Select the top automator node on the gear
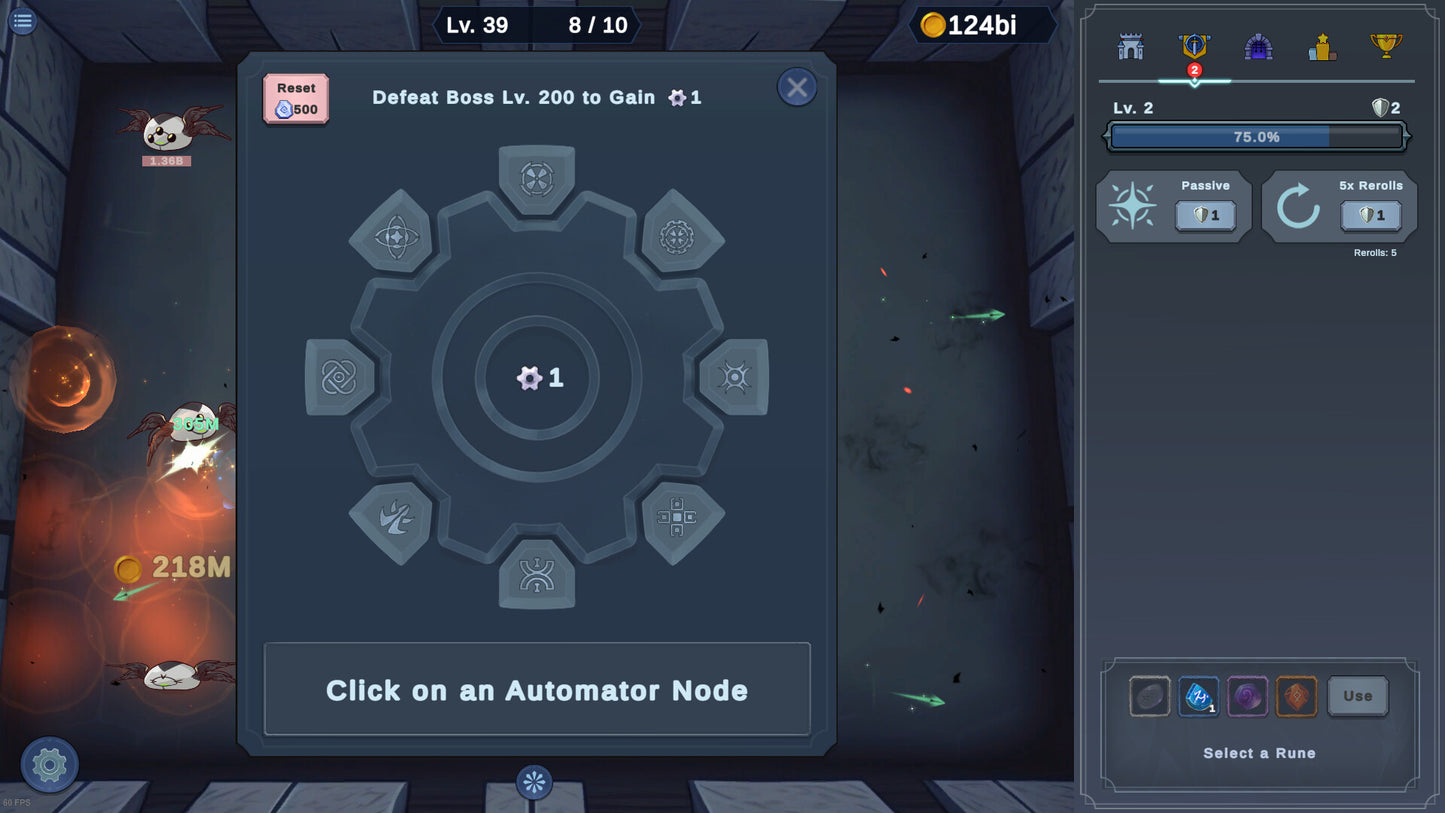The width and height of the screenshot is (1445, 813). 537,179
